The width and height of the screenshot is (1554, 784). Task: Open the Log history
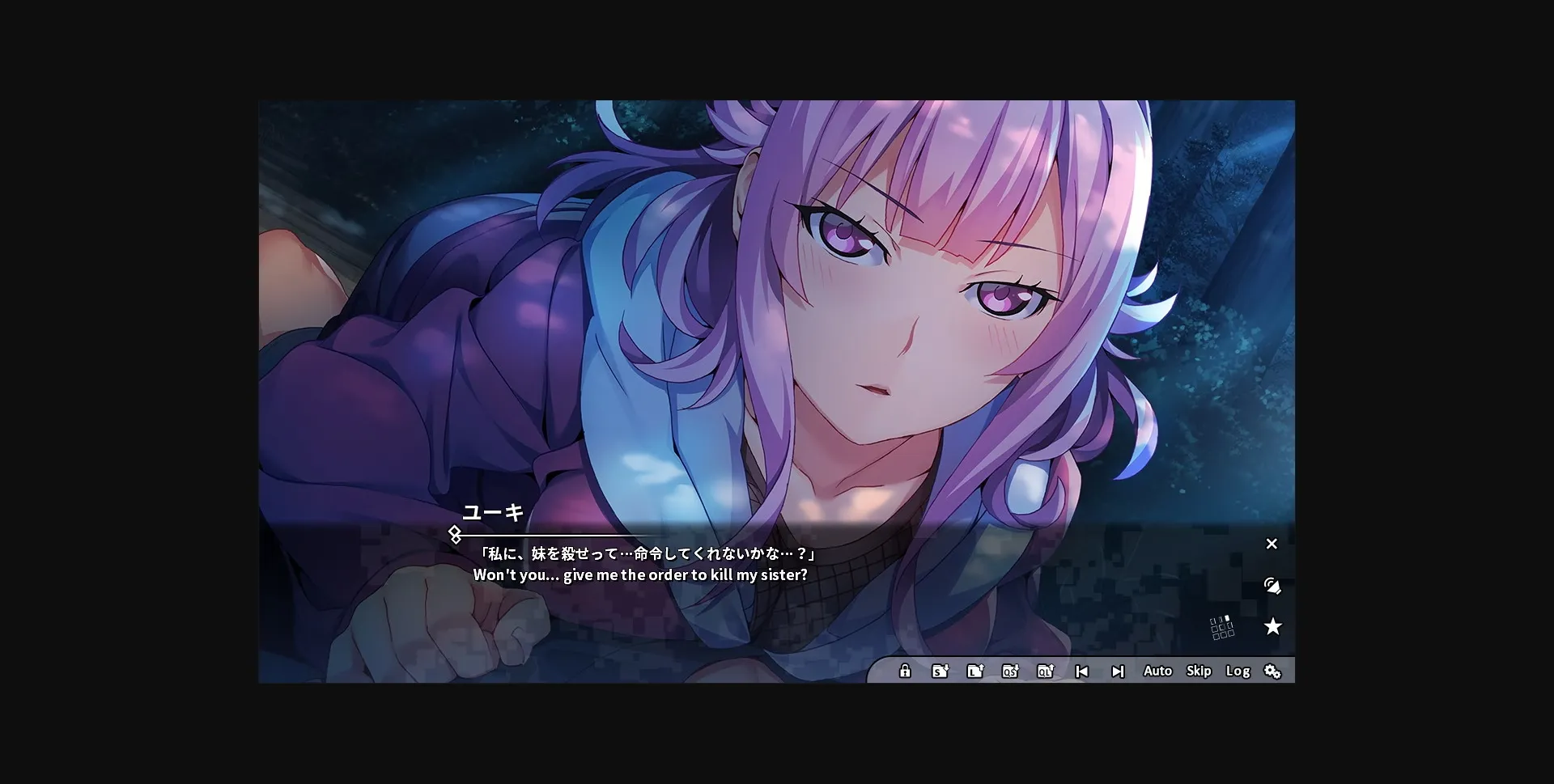(1238, 671)
